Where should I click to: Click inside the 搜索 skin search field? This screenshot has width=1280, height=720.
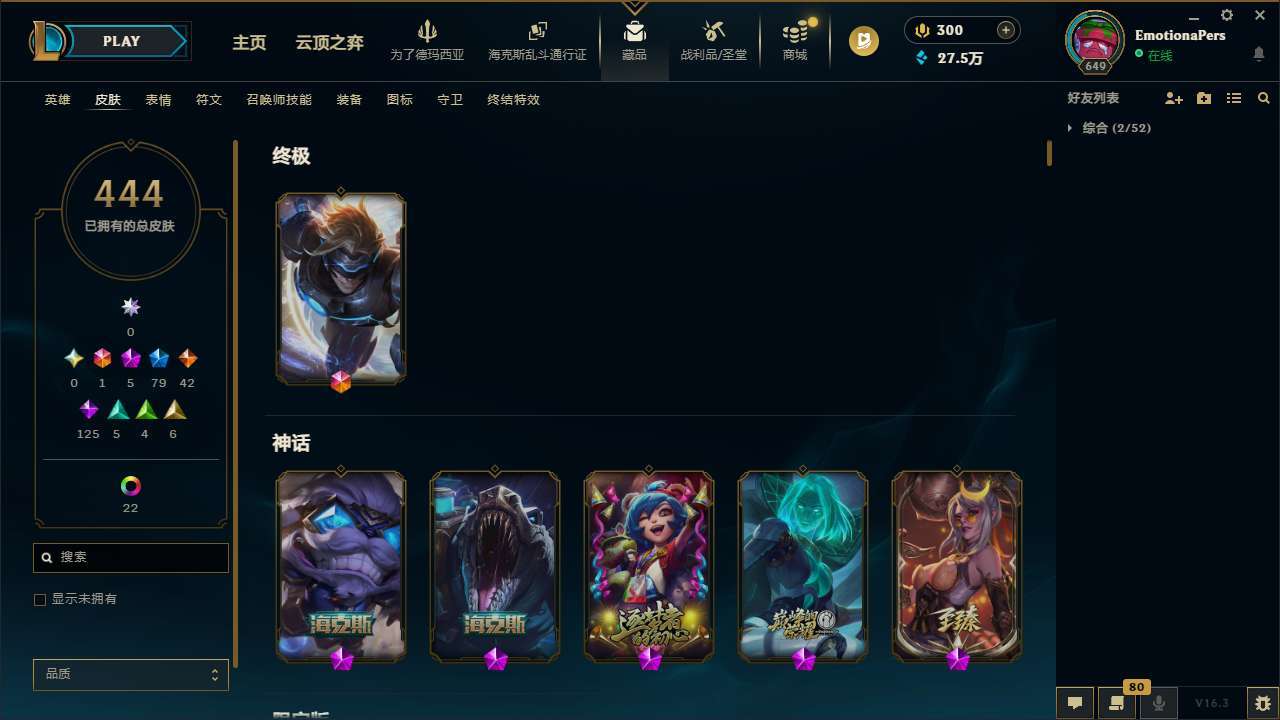pyautogui.click(x=130, y=557)
